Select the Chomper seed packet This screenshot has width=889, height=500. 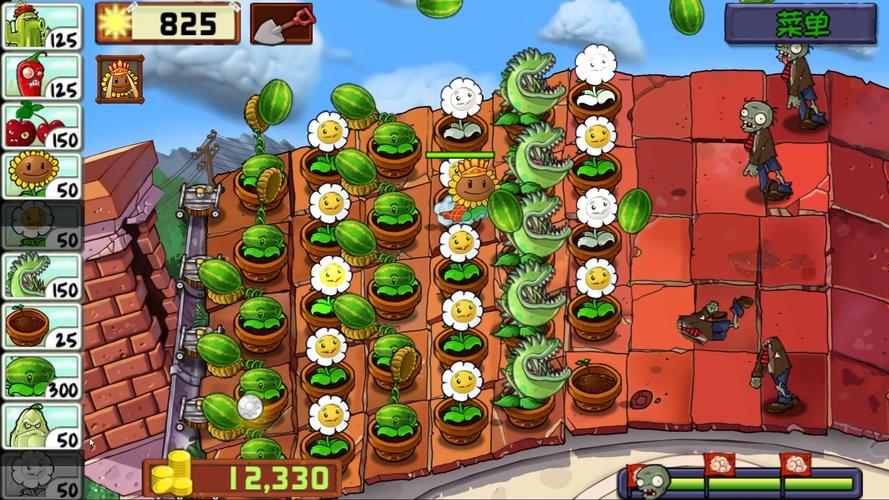pyautogui.click(x=42, y=276)
